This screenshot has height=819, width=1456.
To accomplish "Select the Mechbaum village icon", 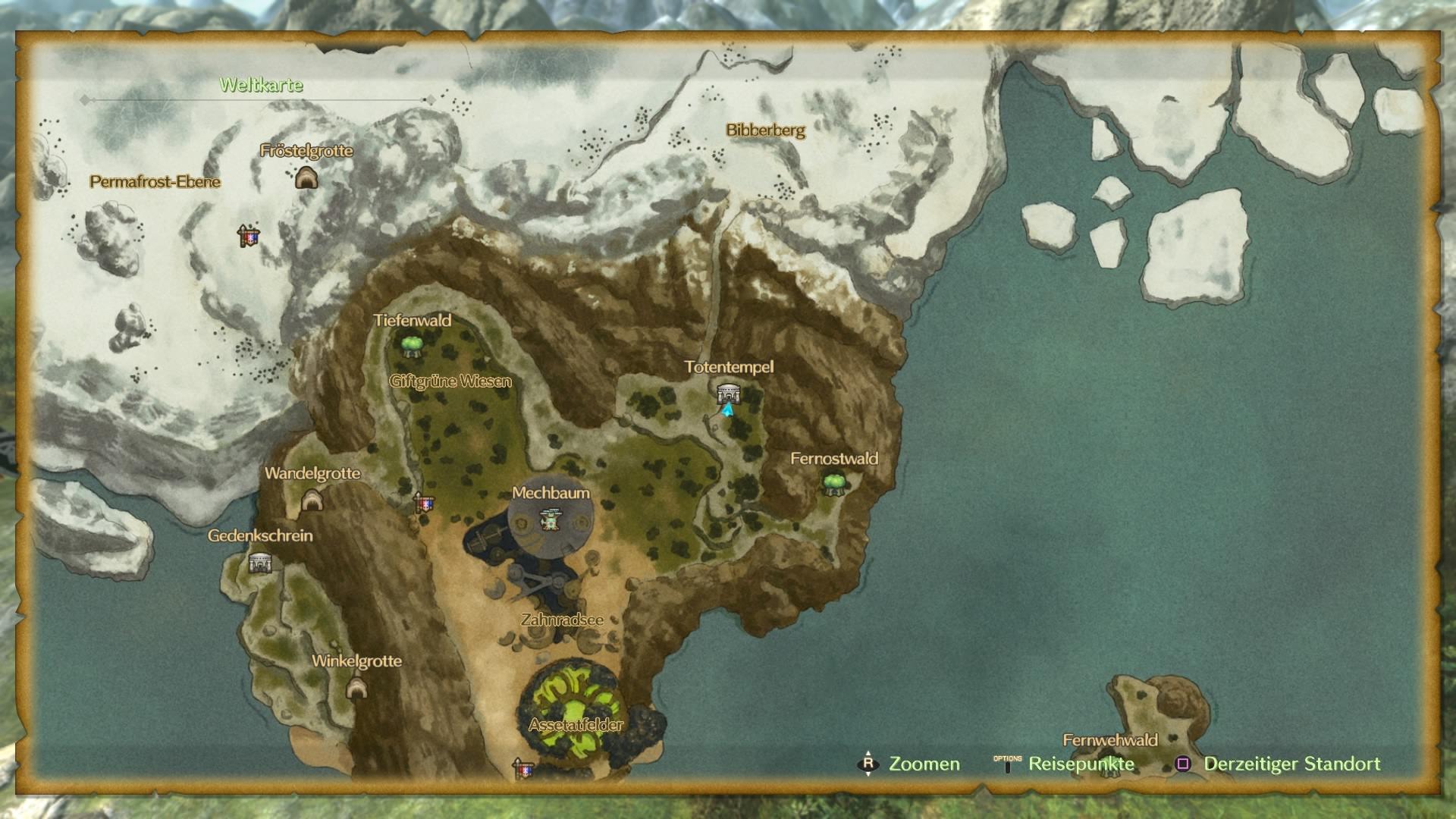I will (x=550, y=519).
